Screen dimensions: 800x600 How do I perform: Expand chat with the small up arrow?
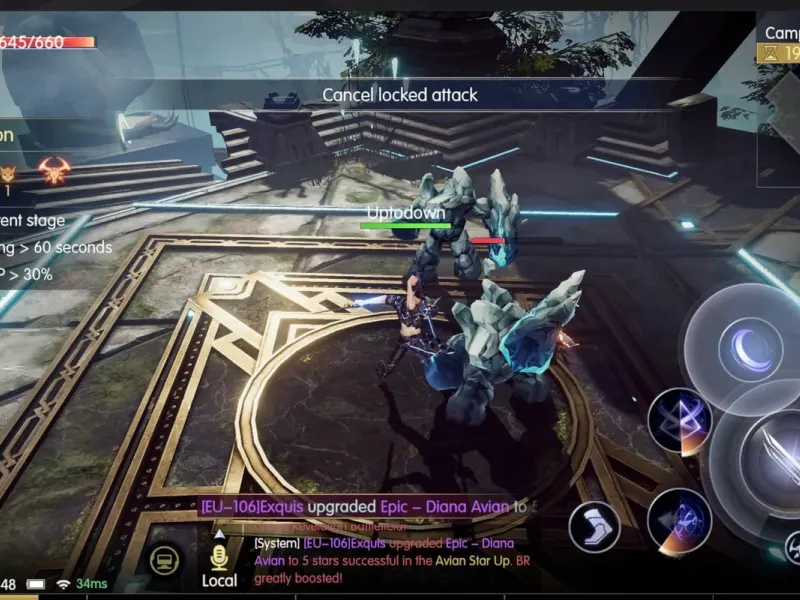219,534
